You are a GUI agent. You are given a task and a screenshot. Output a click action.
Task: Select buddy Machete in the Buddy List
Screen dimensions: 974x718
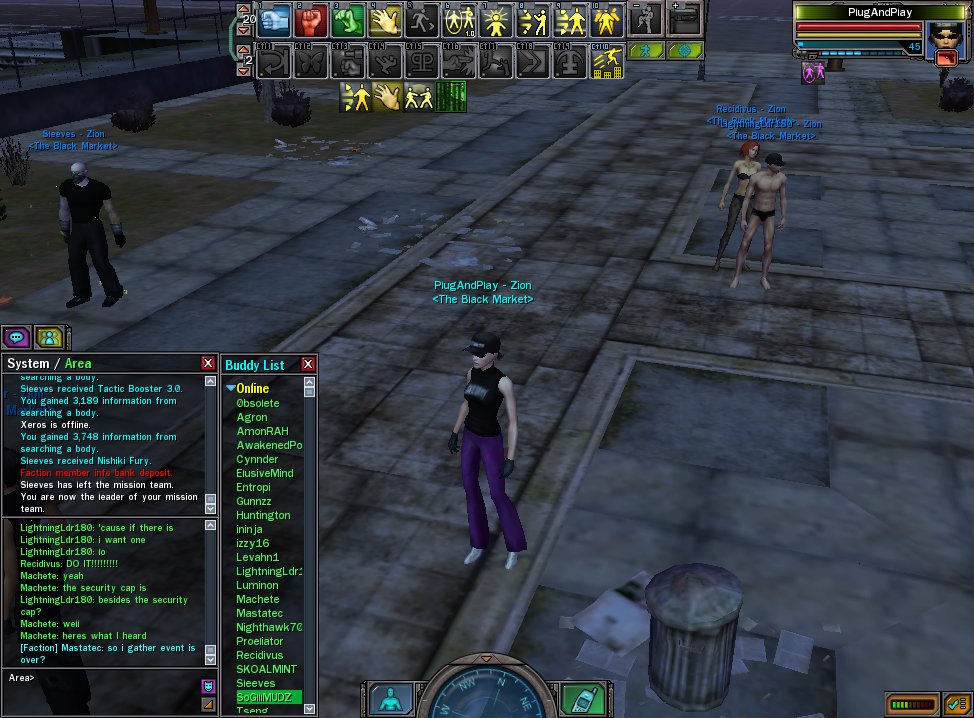[x=258, y=599]
